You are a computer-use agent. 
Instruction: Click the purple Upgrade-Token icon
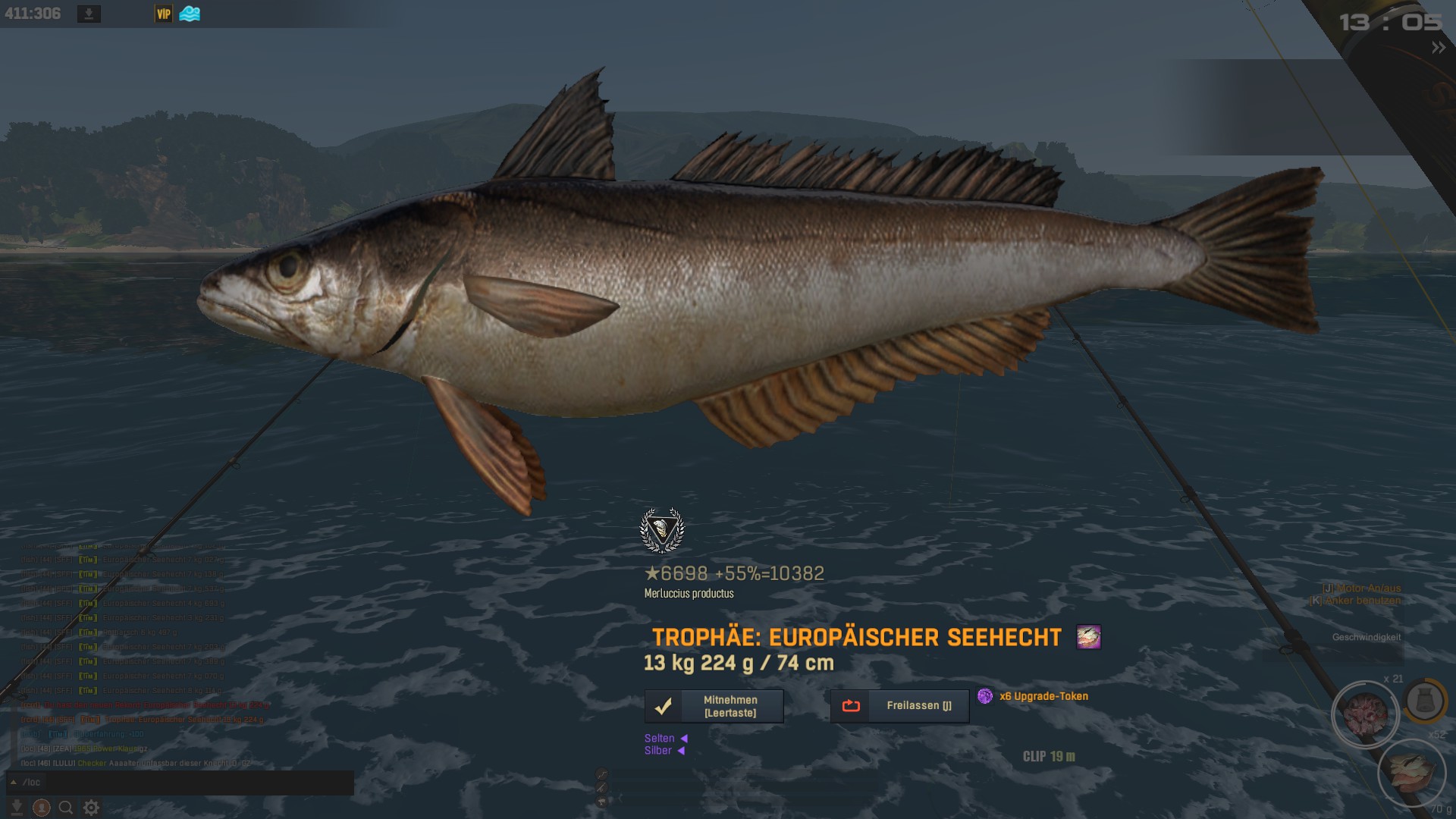[x=984, y=696]
